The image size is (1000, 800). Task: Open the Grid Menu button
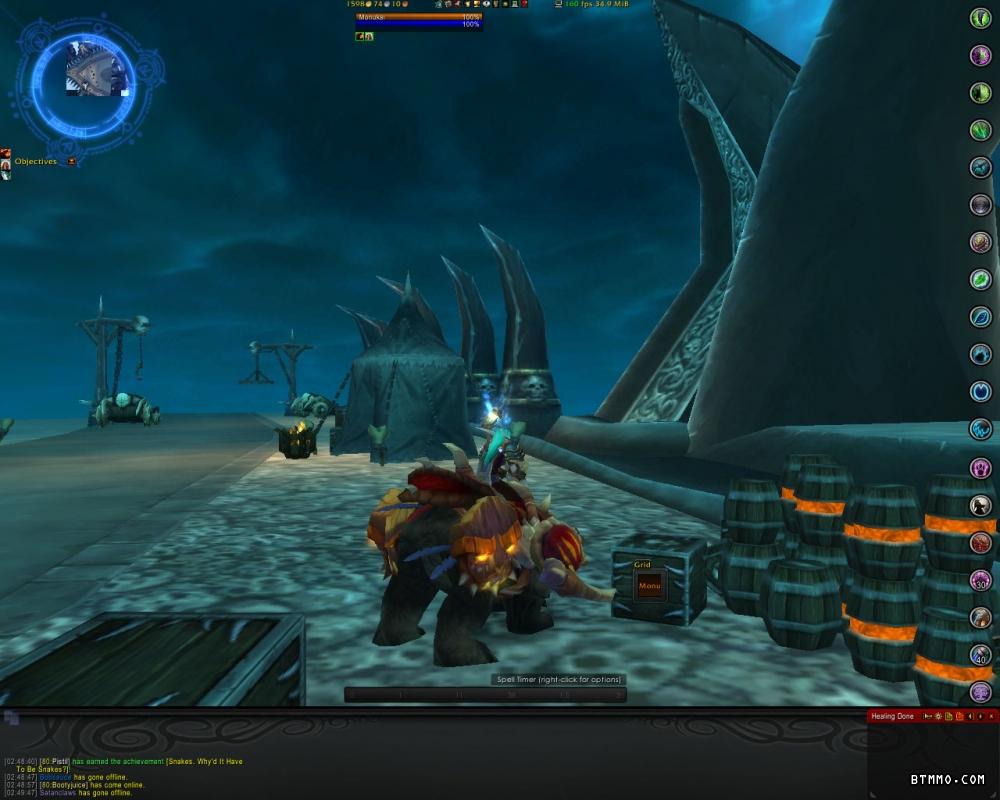(649, 585)
